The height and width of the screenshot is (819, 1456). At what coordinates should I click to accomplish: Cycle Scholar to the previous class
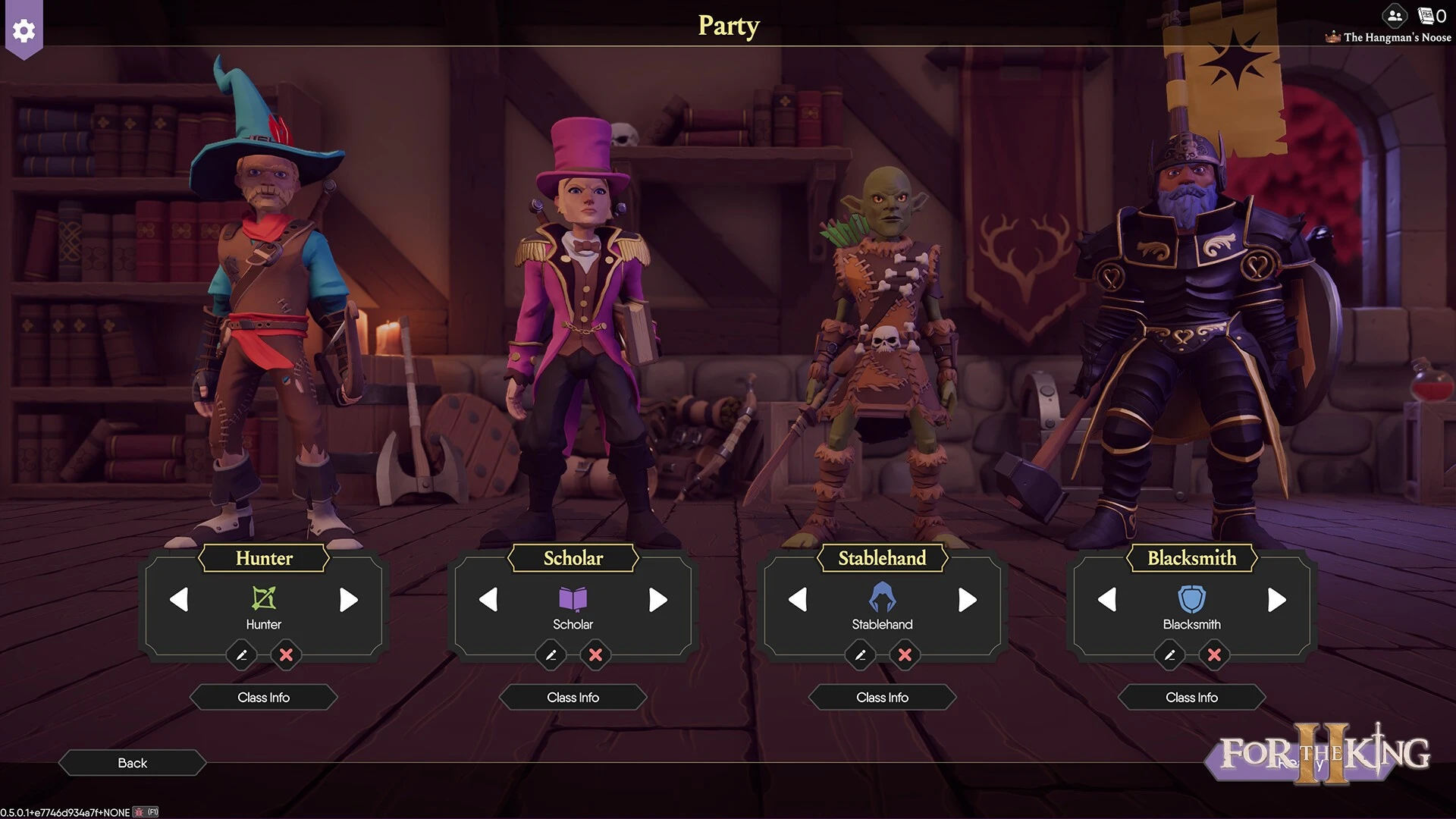click(x=488, y=600)
